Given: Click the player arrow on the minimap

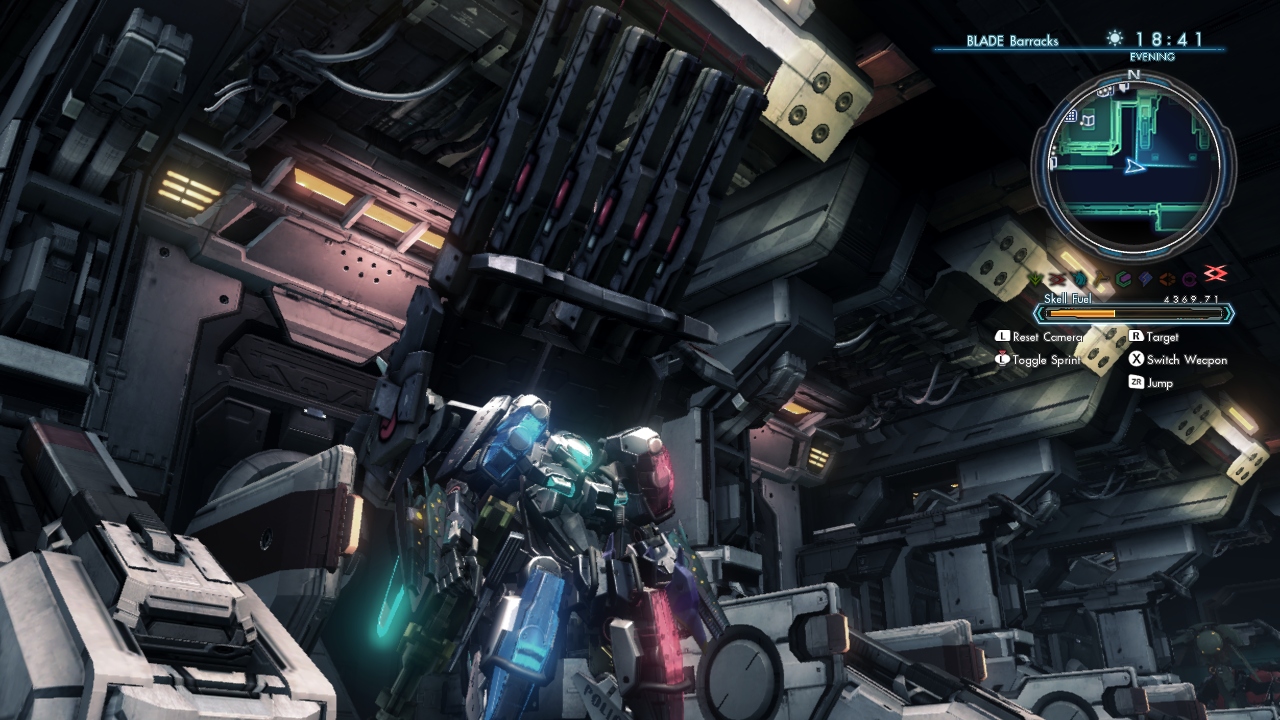Looking at the screenshot, I should (1134, 167).
